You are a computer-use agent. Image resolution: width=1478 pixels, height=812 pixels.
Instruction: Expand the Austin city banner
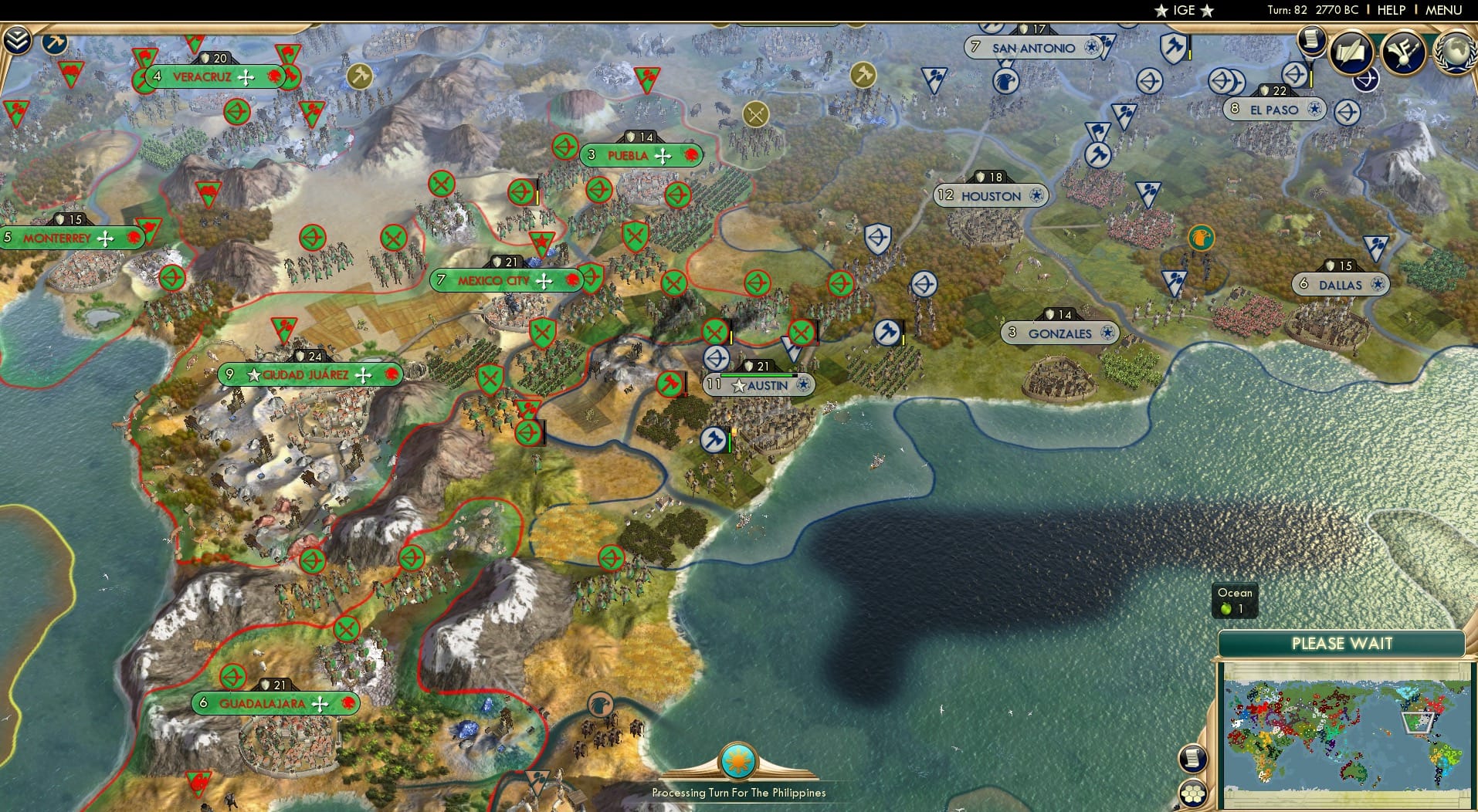click(x=761, y=384)
